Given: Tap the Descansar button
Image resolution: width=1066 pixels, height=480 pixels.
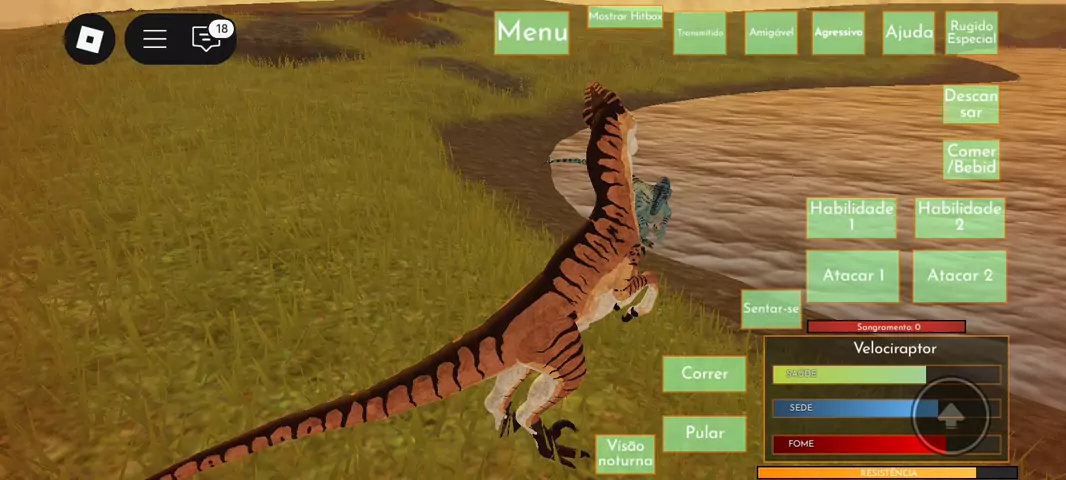Looking at the screenshot, I should (x=971, y=104).
